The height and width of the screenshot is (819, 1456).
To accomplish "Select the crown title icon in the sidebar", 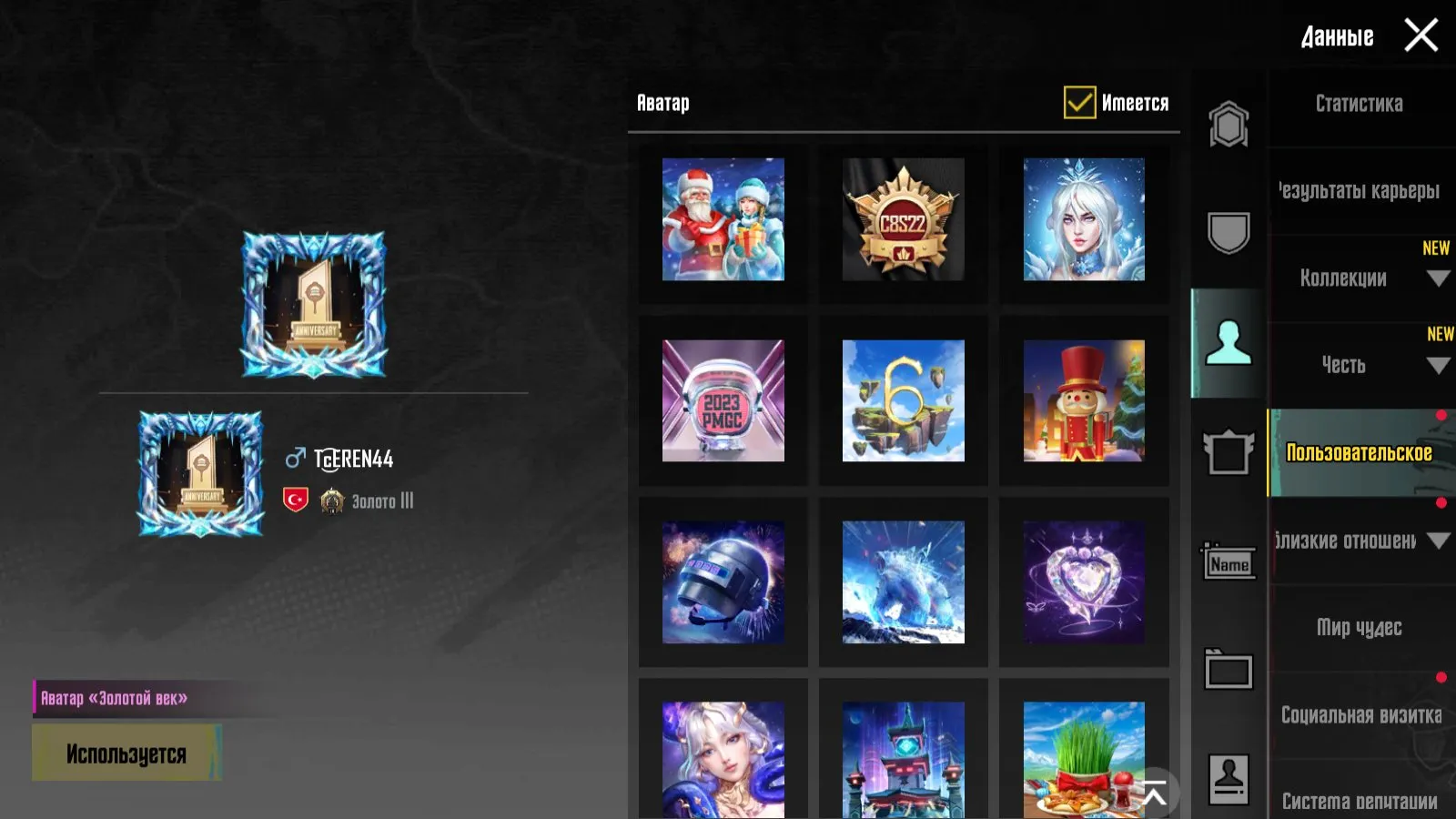I will 1228,453.
